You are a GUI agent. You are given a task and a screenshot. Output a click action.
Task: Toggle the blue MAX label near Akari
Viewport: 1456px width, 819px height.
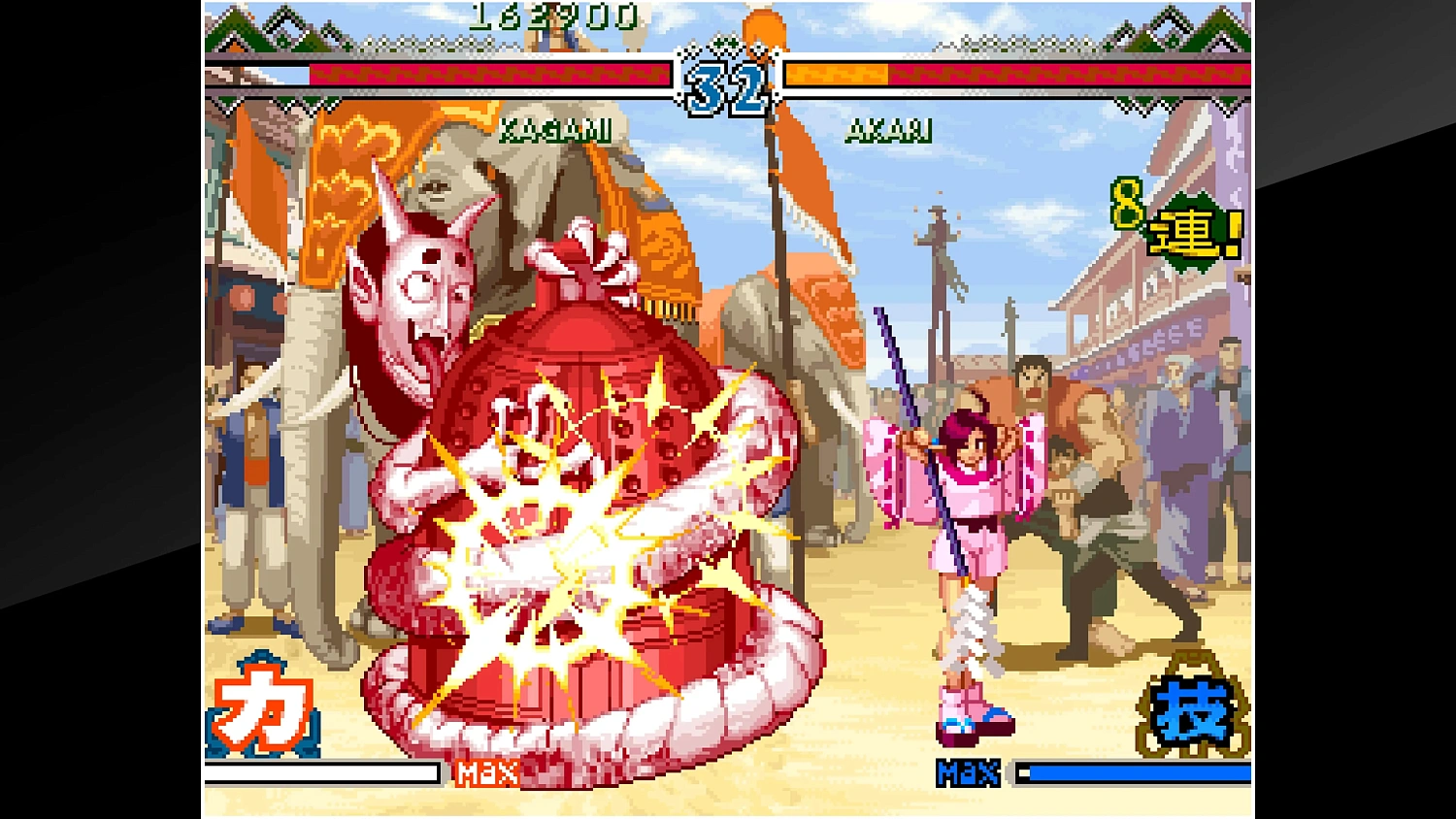(969, 772)
